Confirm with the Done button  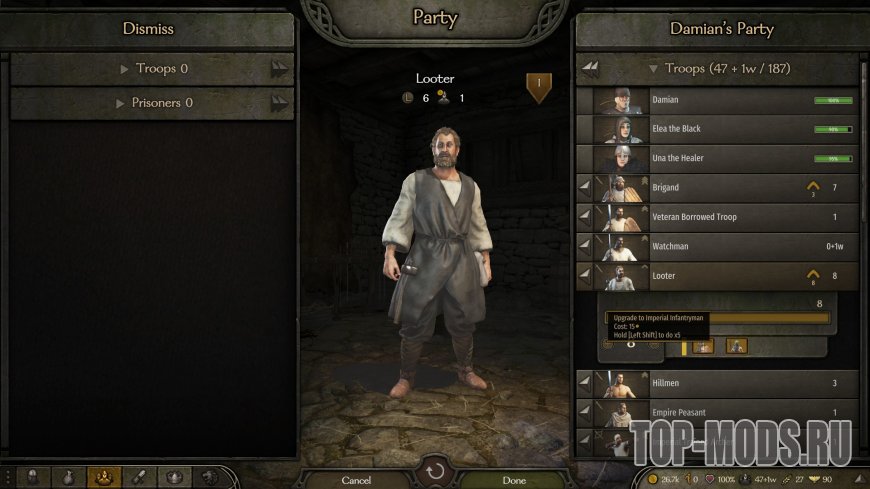point(514,480)
